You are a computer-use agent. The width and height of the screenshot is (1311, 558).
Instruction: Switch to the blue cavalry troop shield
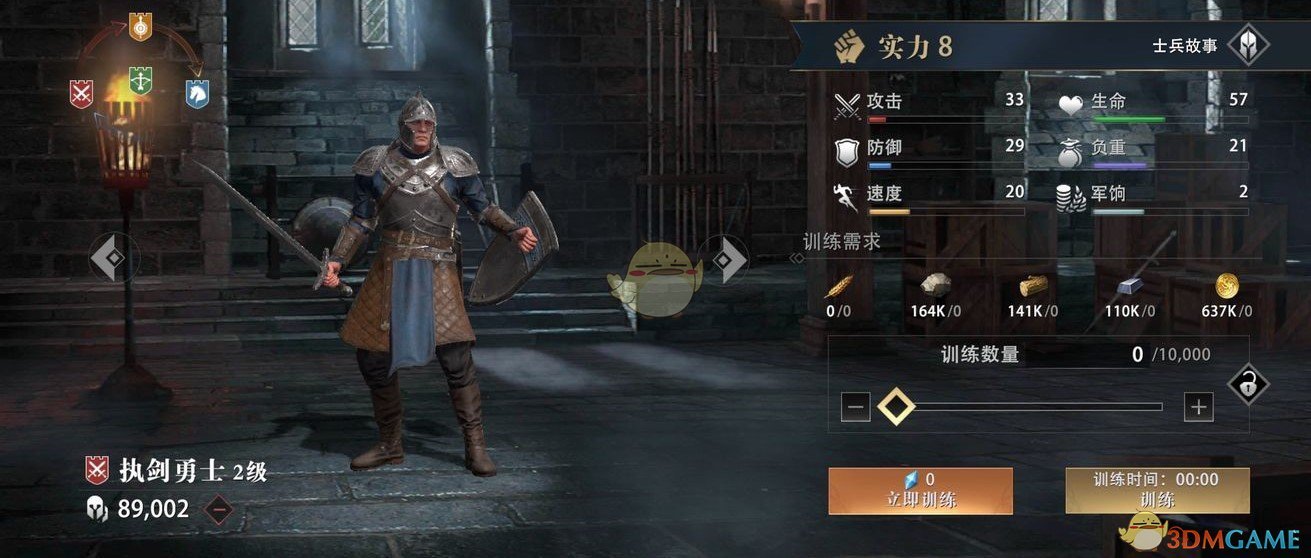click(x=197, y=93)
